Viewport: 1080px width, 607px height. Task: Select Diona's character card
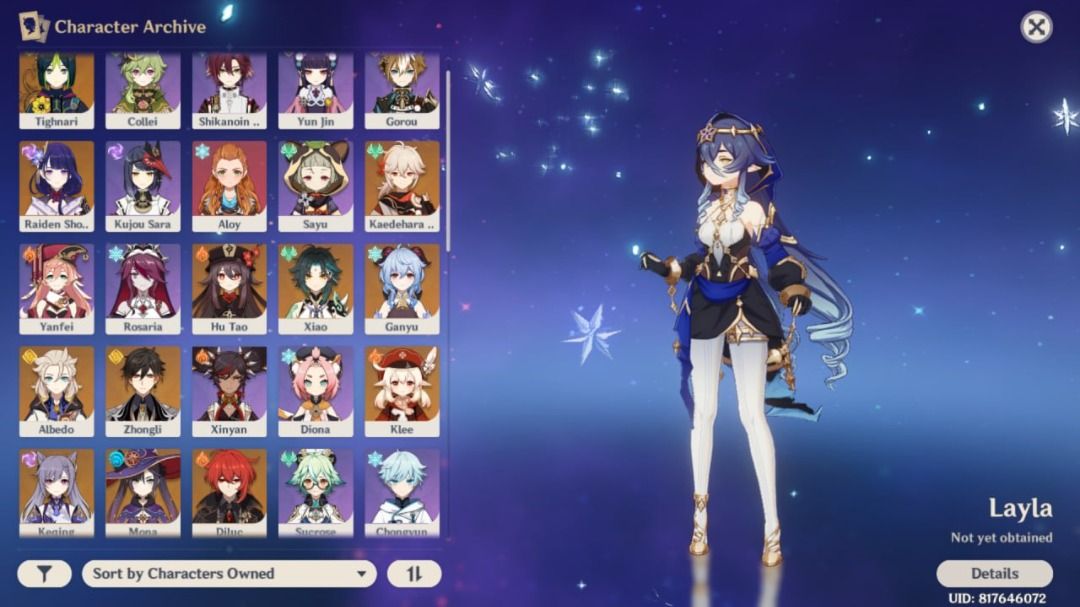(x=316, y=390)
